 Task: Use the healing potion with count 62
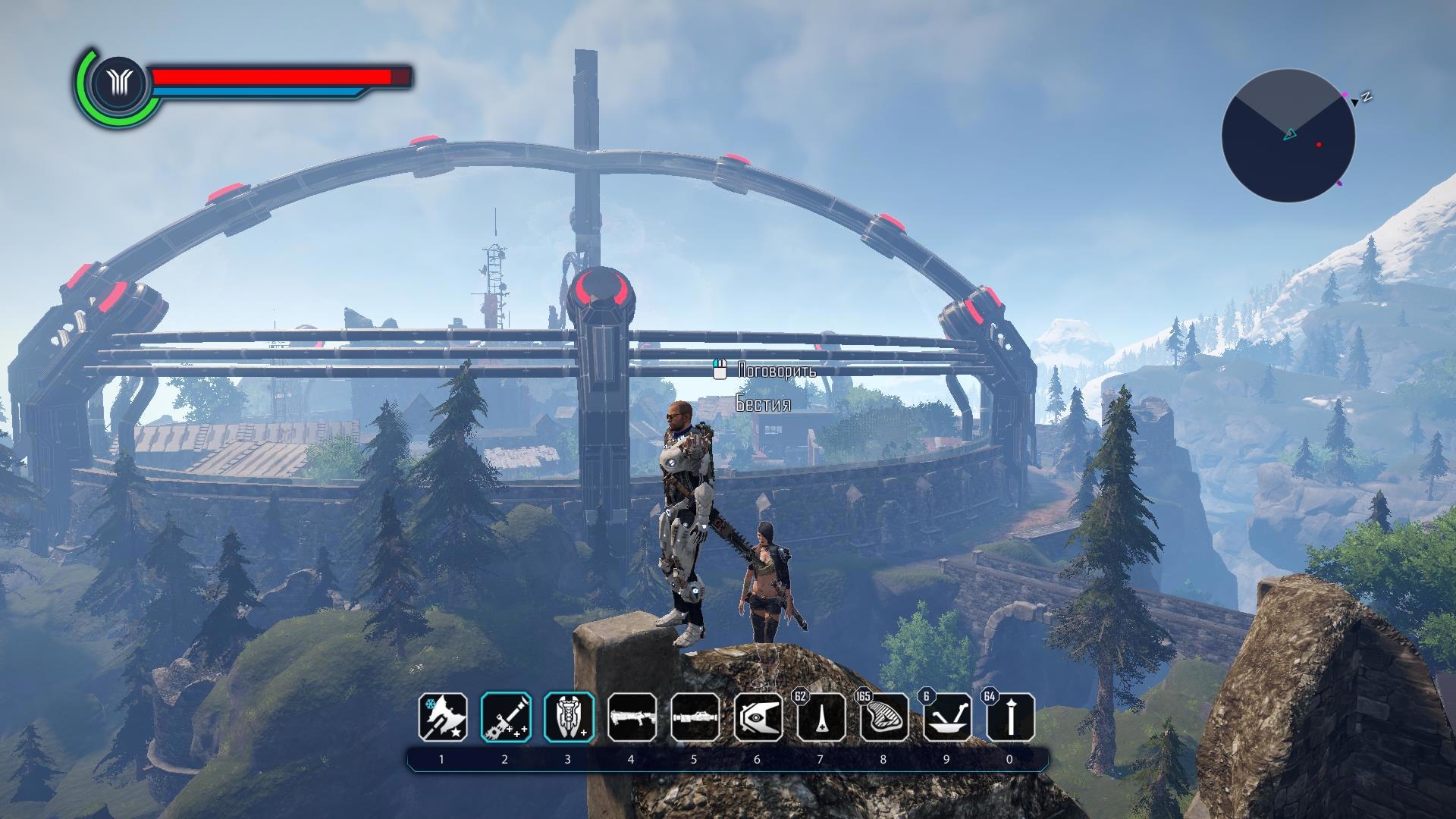coord(821,717)
